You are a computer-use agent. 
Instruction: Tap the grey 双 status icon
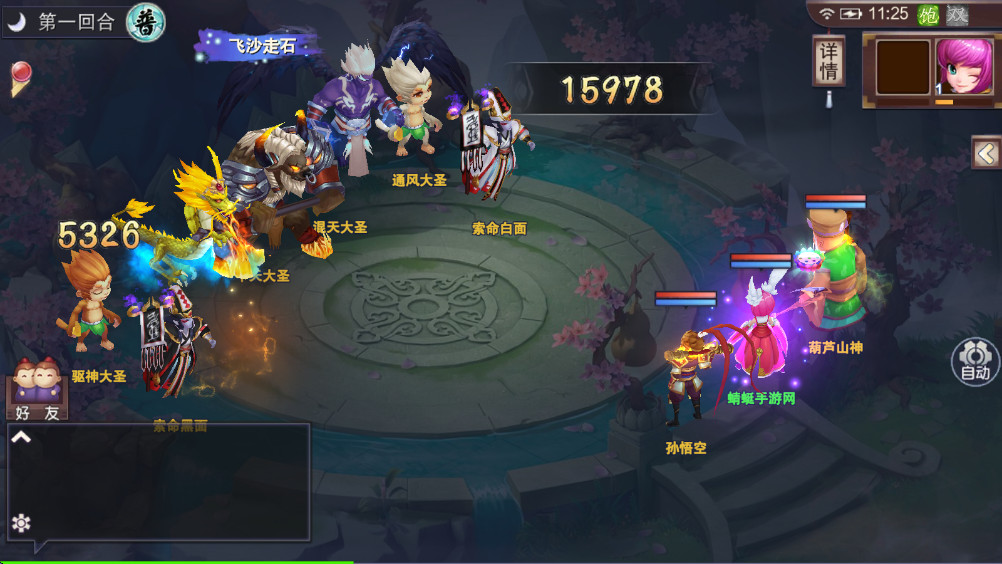click(957, 14)
